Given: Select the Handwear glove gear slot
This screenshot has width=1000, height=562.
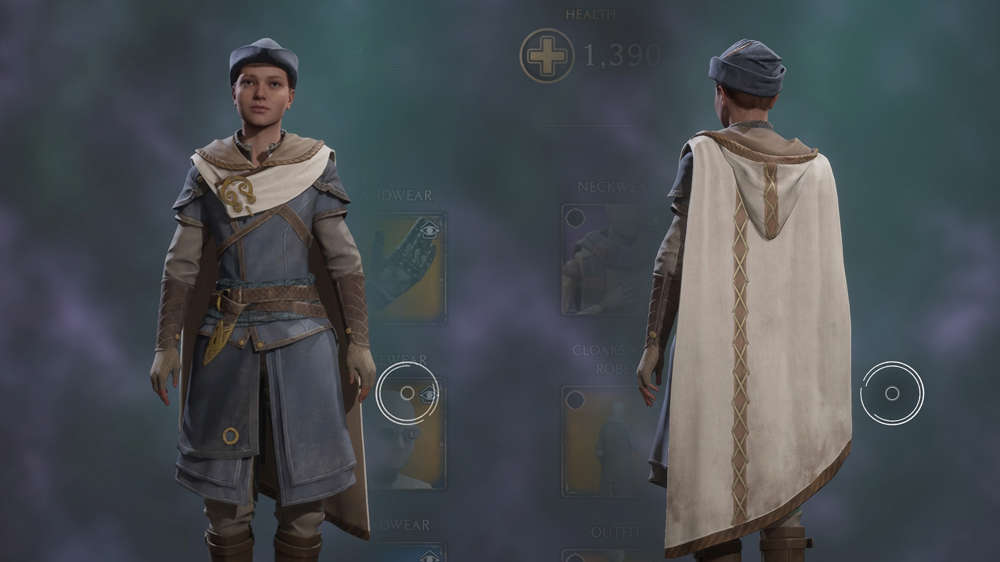Looking at the screenshot, I should 408,264.
